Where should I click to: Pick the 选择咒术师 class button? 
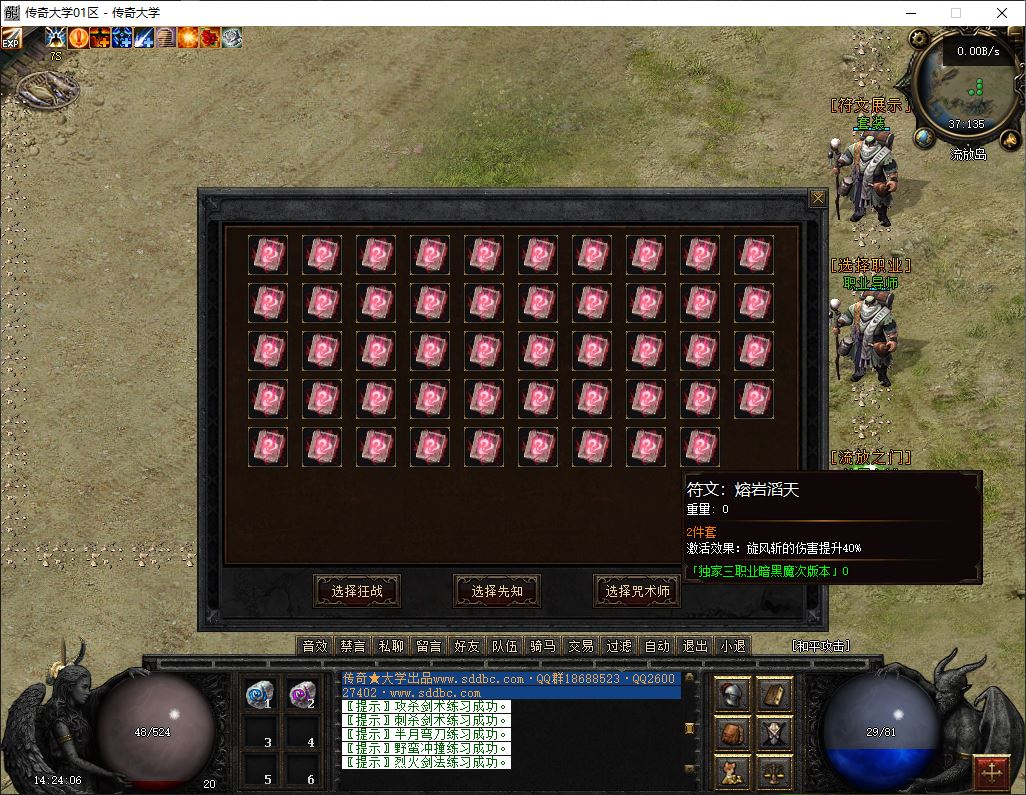(x=637, y=591)
